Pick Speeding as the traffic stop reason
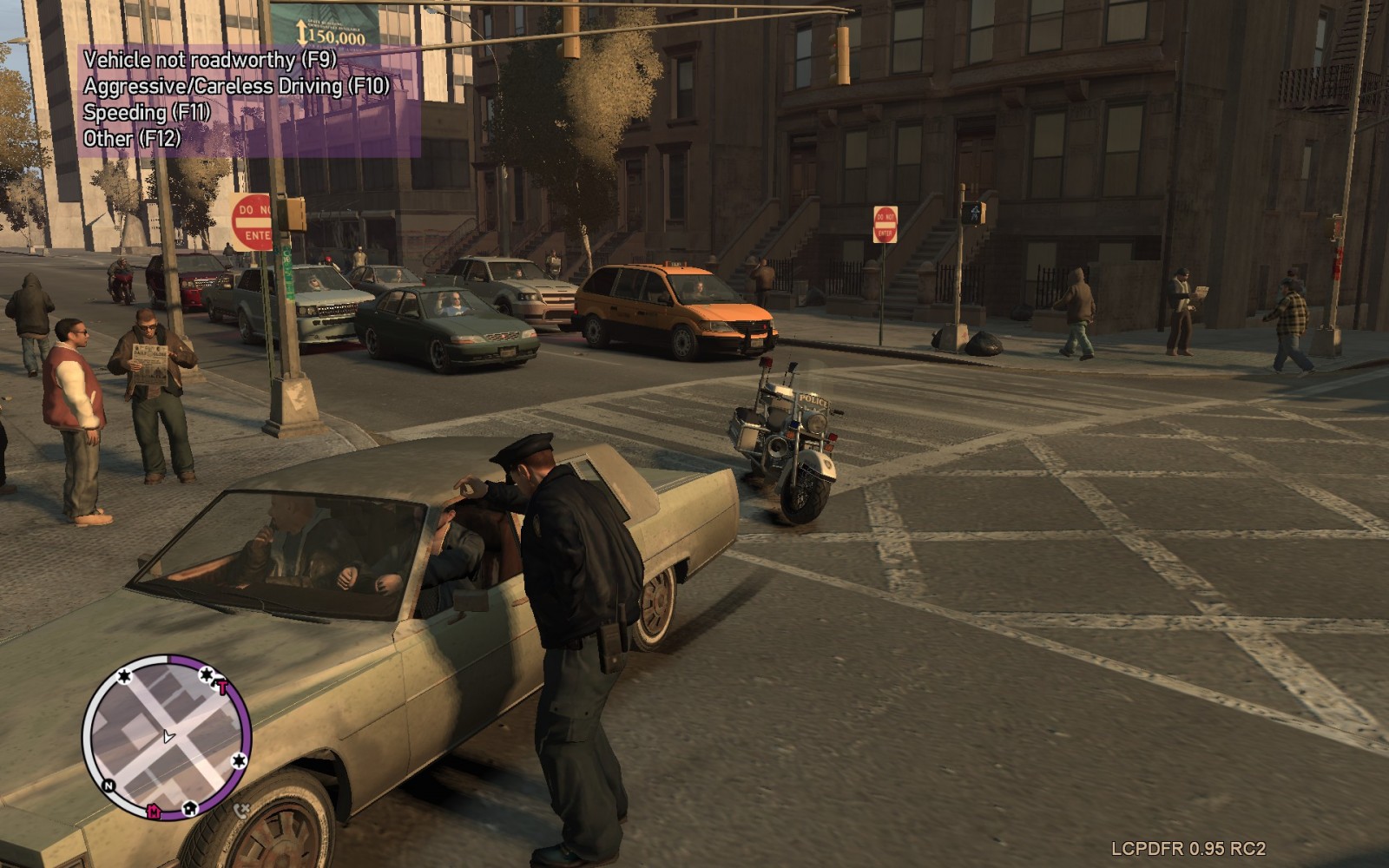Image resolution: width=1389 pixels, height=868 pixels. click(147, 112)
